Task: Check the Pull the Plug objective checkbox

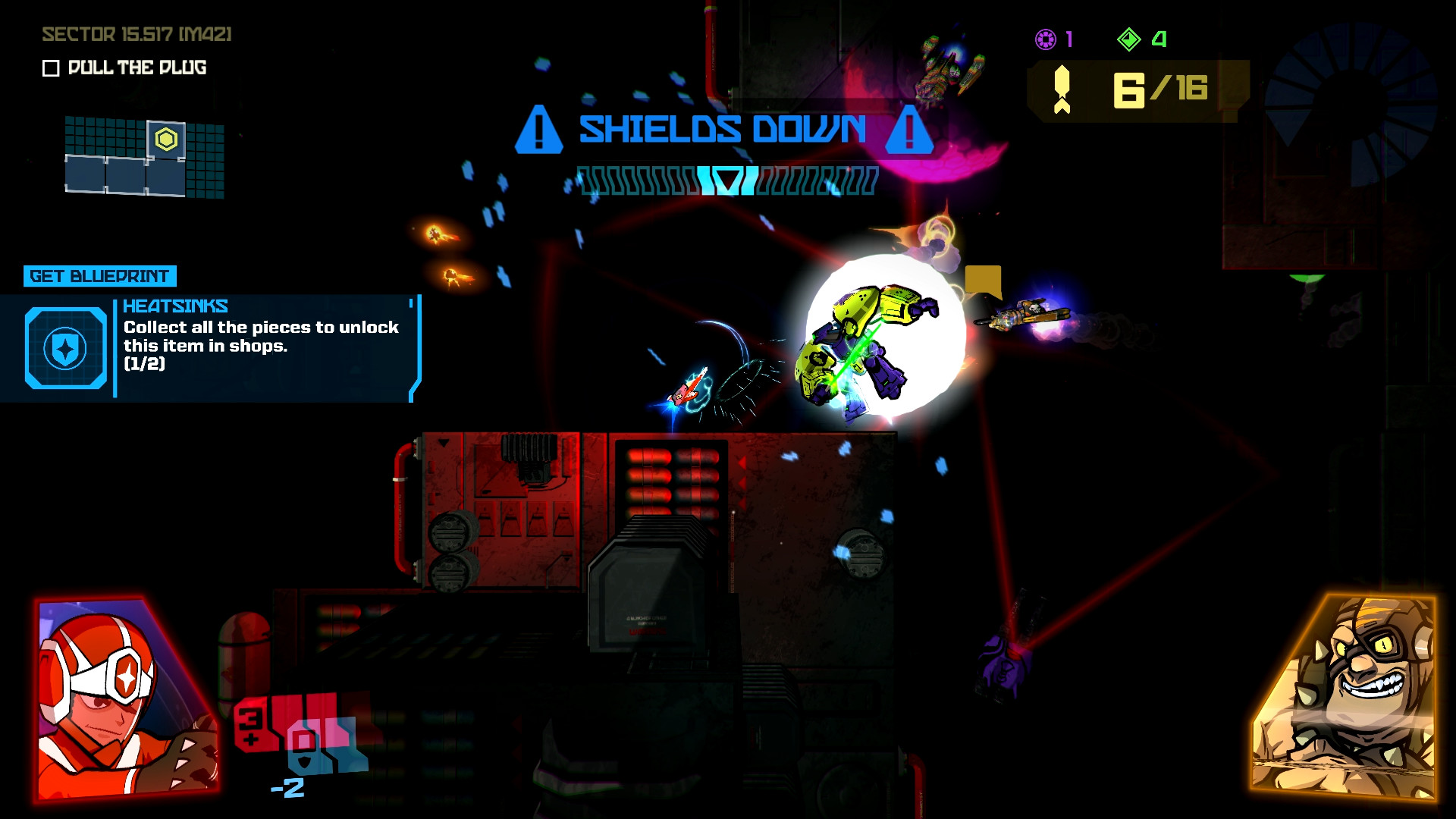Action: 50,68
